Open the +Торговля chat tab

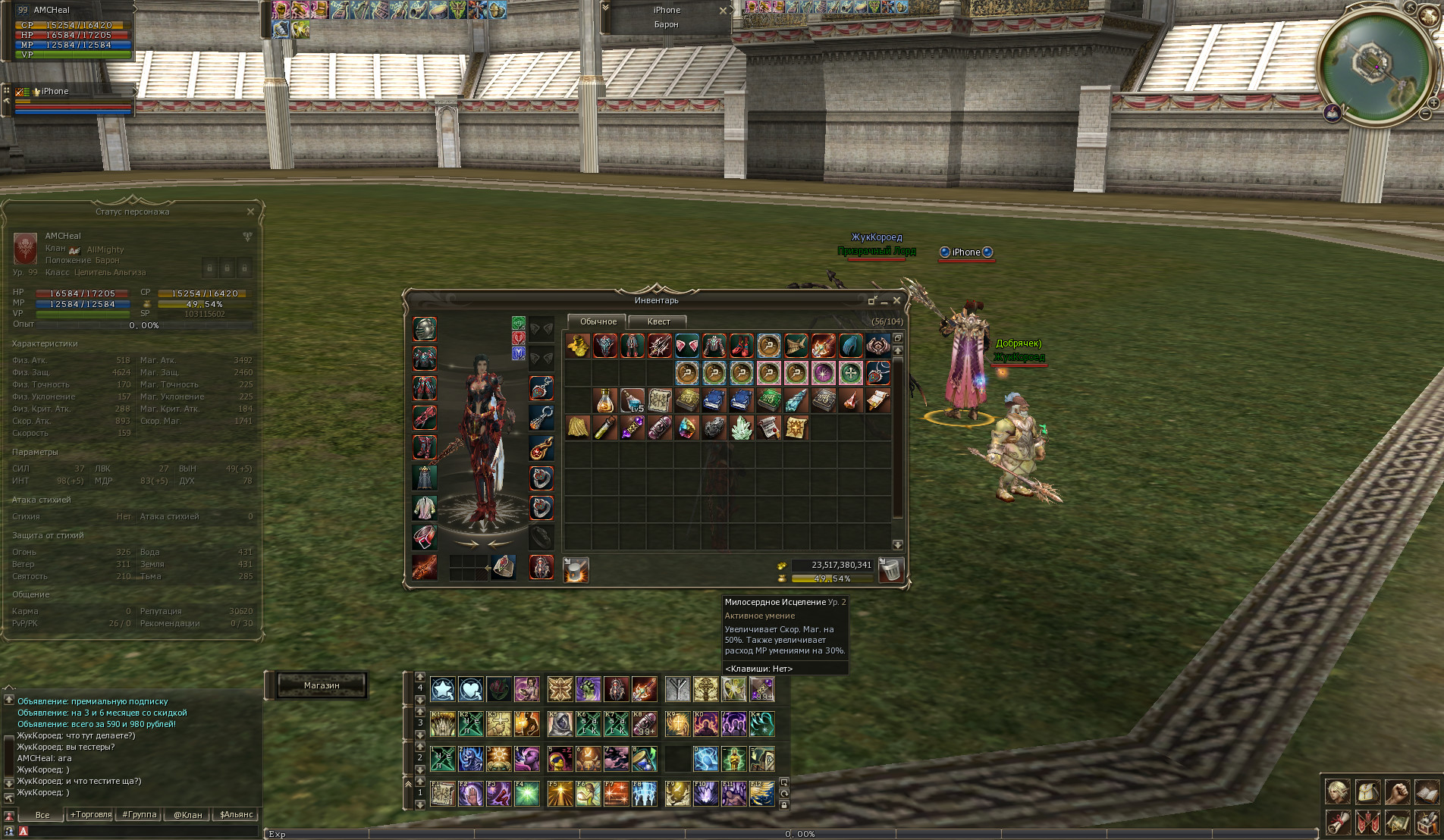(x=91, y=815)
